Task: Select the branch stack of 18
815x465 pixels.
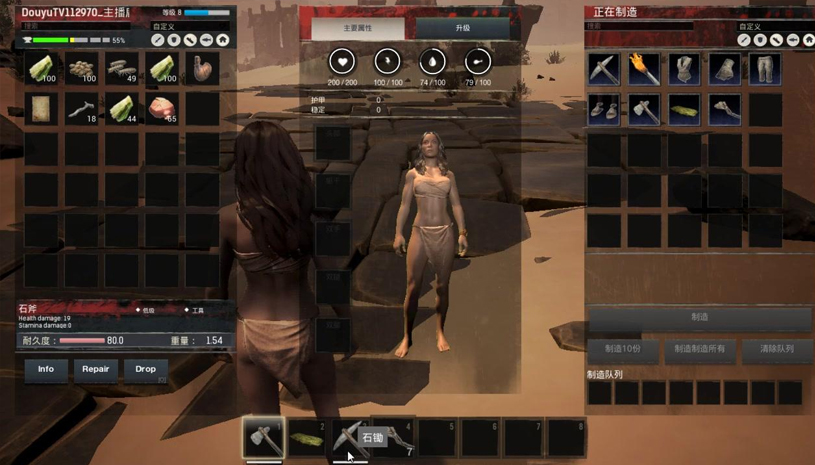Action: pos(82,109)
